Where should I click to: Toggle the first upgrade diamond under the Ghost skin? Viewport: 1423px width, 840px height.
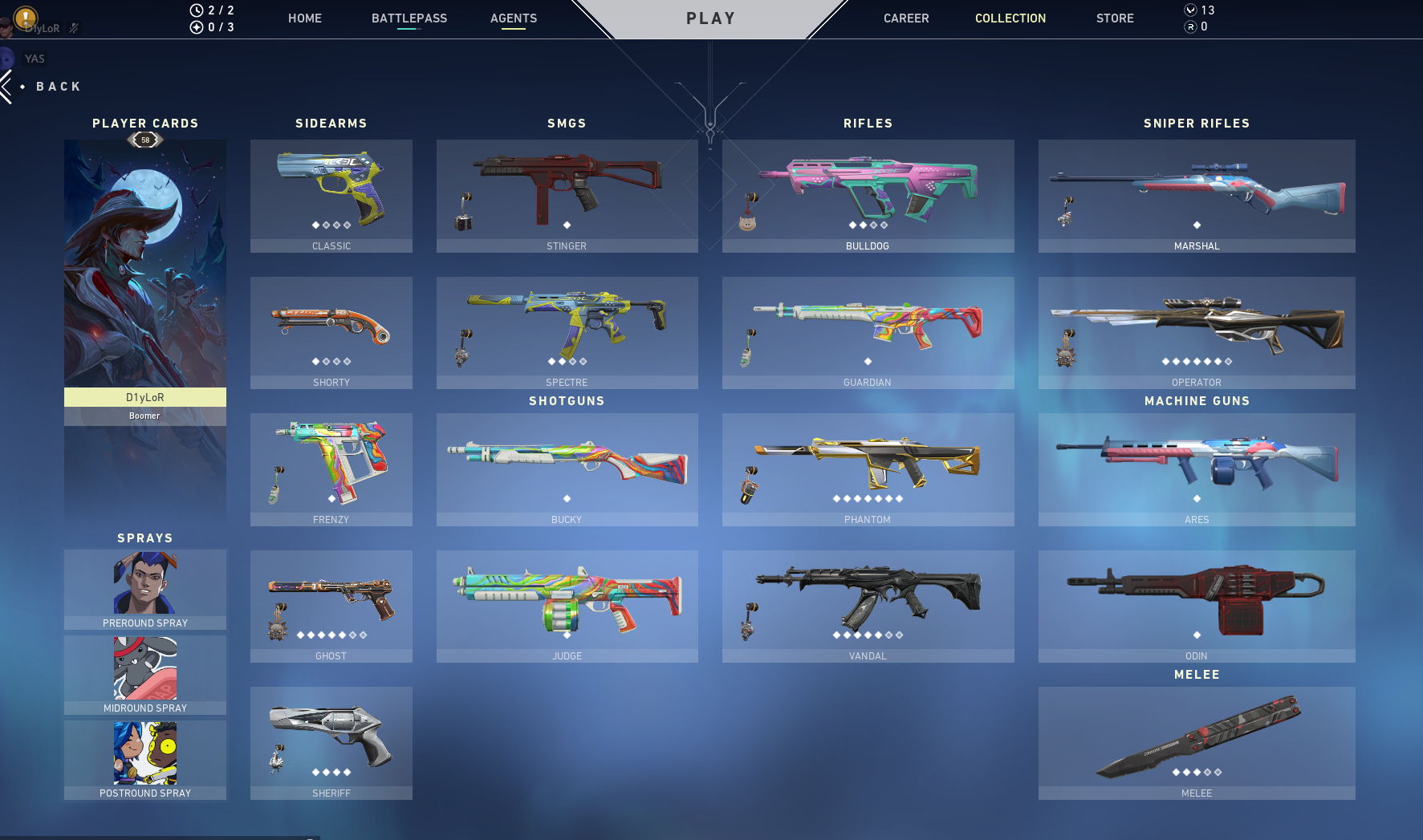click(x=299, y=635)
